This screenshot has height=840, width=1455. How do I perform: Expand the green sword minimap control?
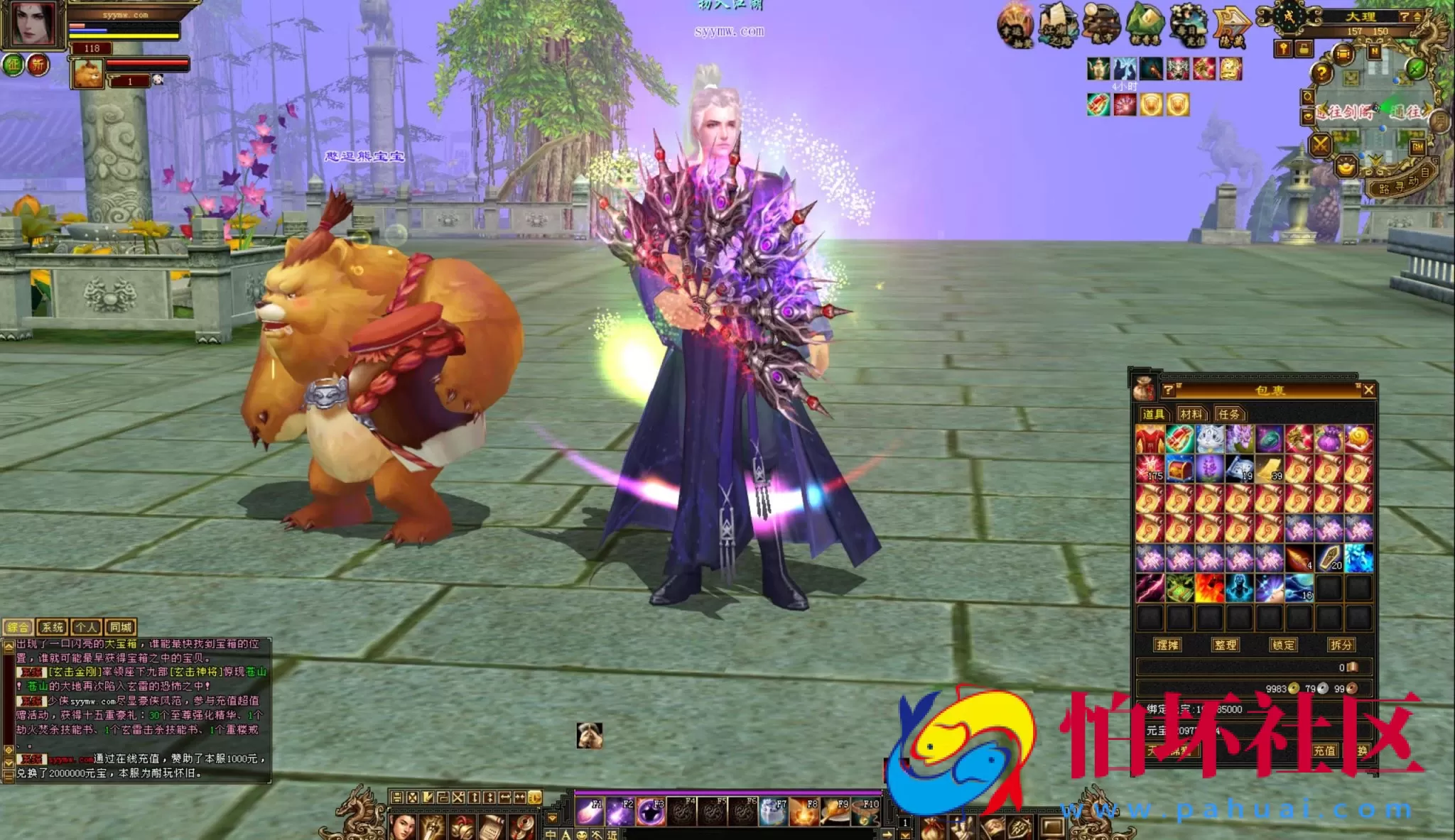1415,67
